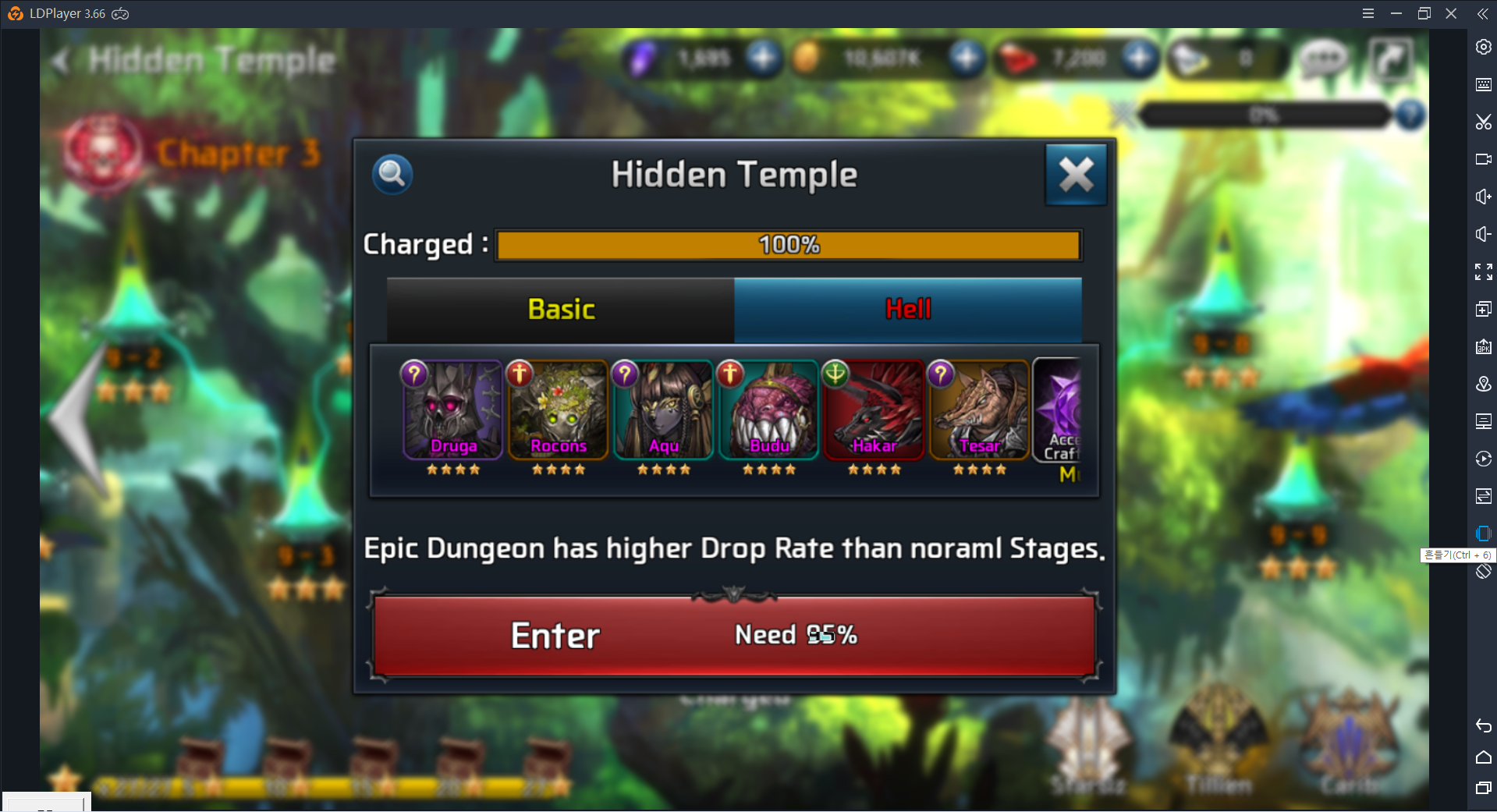This screenshot has width=1497, height=812.
Task: Switch to the Hell difficulty tab
Action: (907, 309)
